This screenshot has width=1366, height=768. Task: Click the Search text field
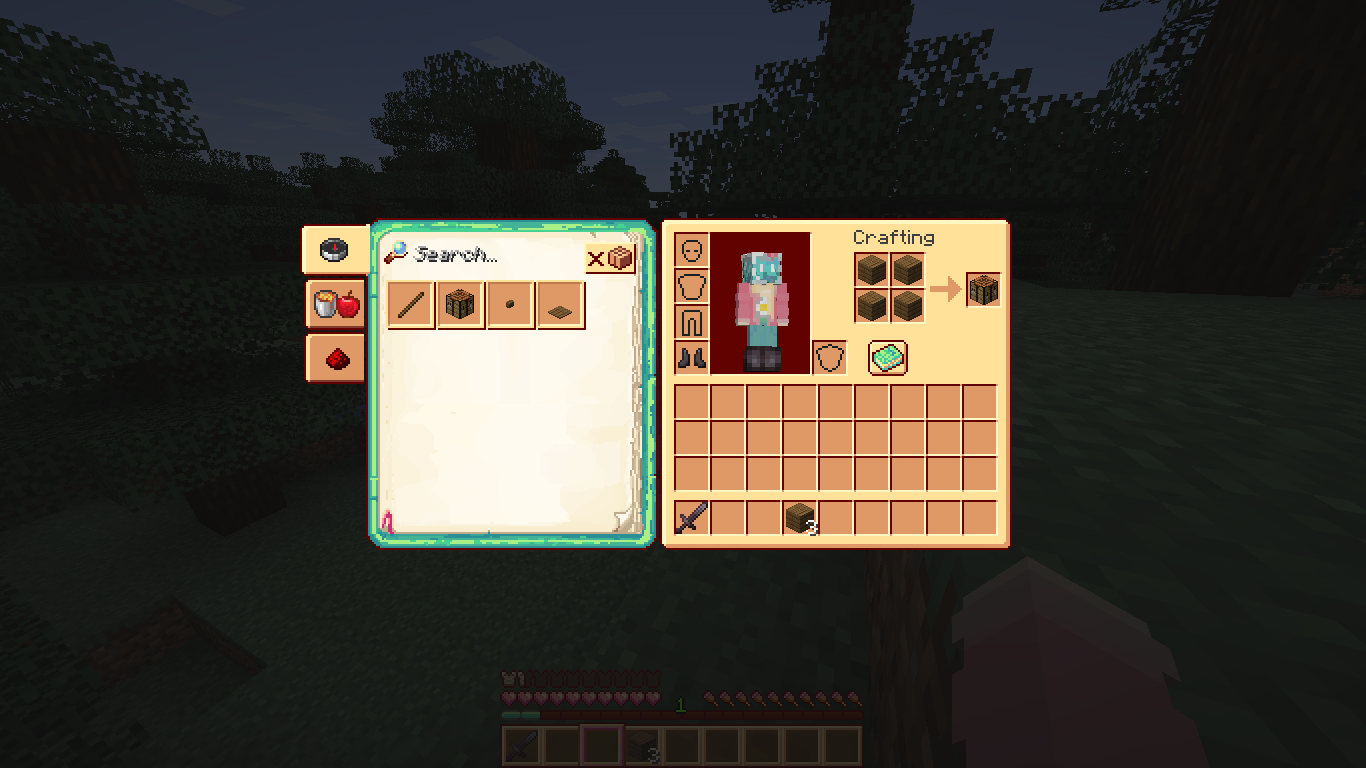click(470, 255)
